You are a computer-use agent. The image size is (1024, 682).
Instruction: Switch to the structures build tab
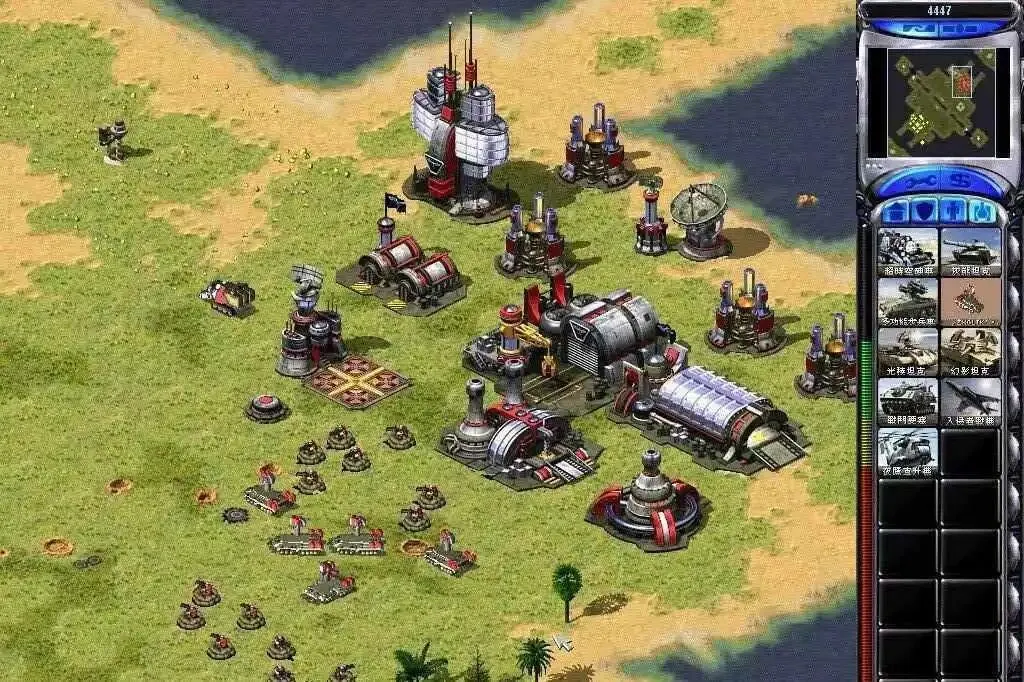point(897,212)
